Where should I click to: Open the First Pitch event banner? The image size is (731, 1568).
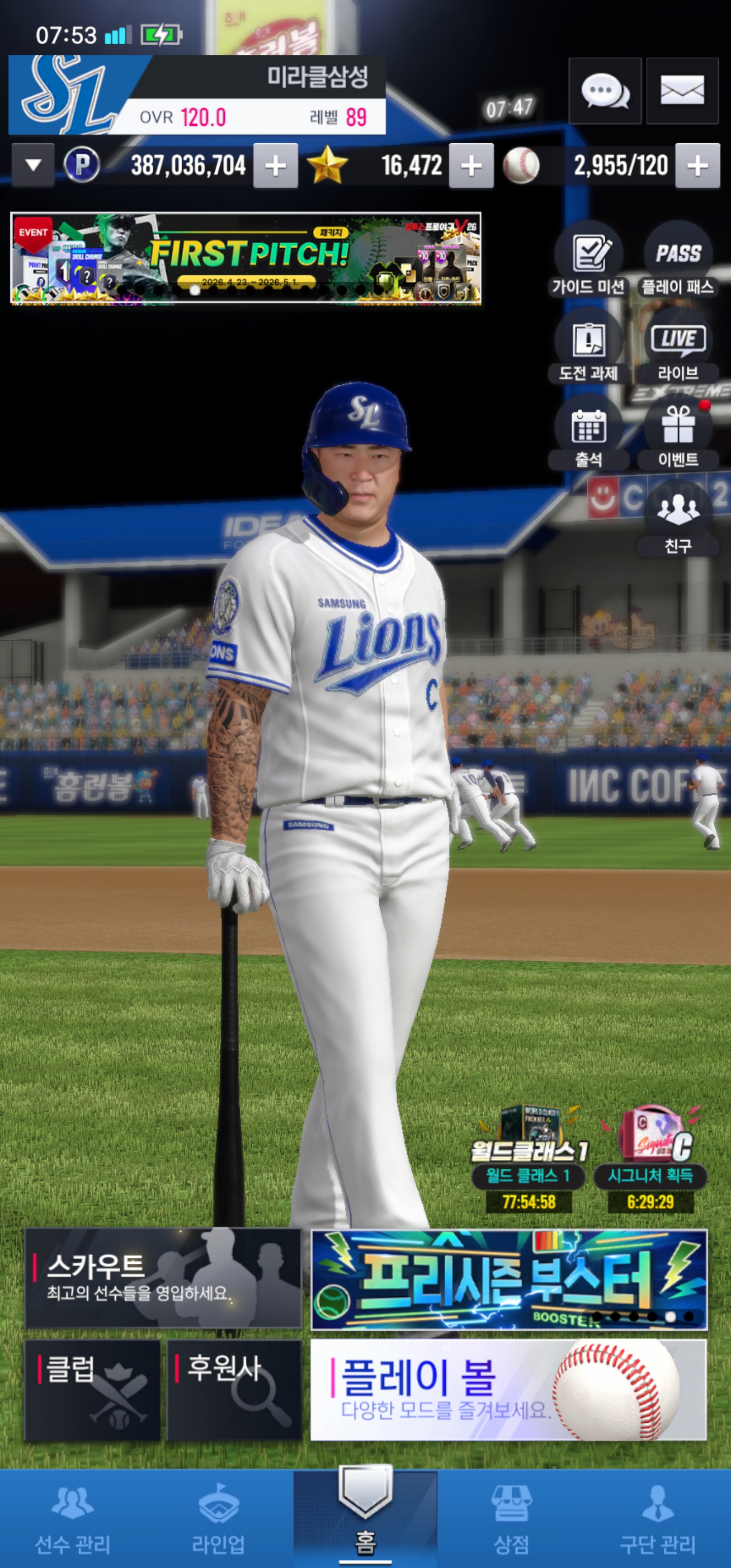(x=246, y=258)
